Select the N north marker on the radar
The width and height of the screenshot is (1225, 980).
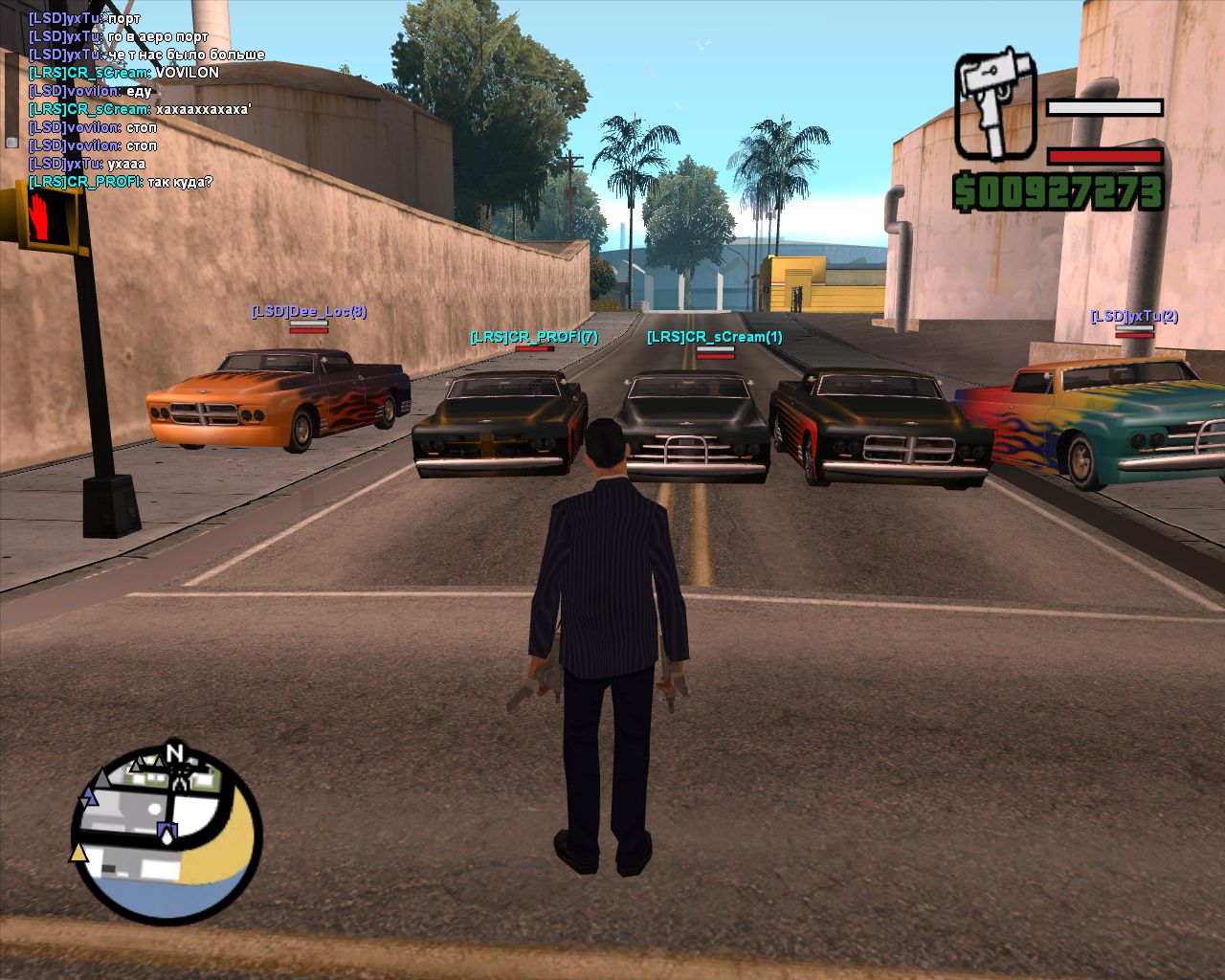(174, 753)
